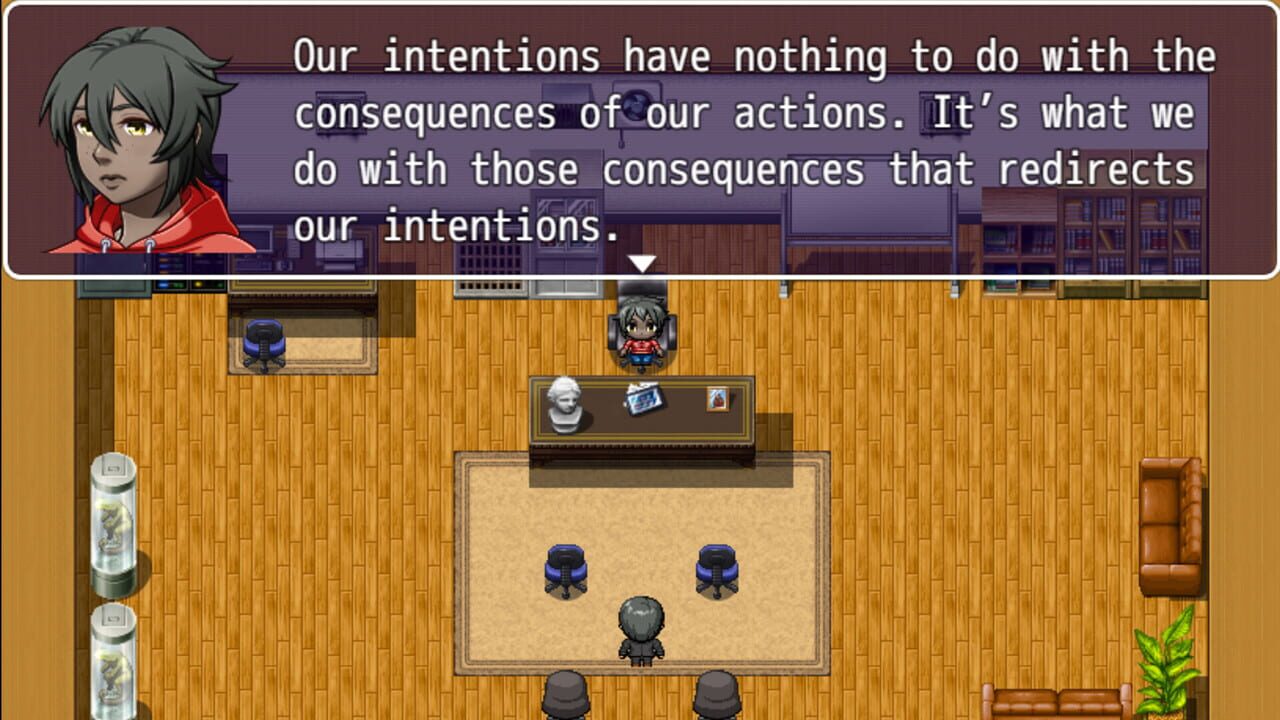Advance dialogue via the down arrow indicator

[643, 264]
